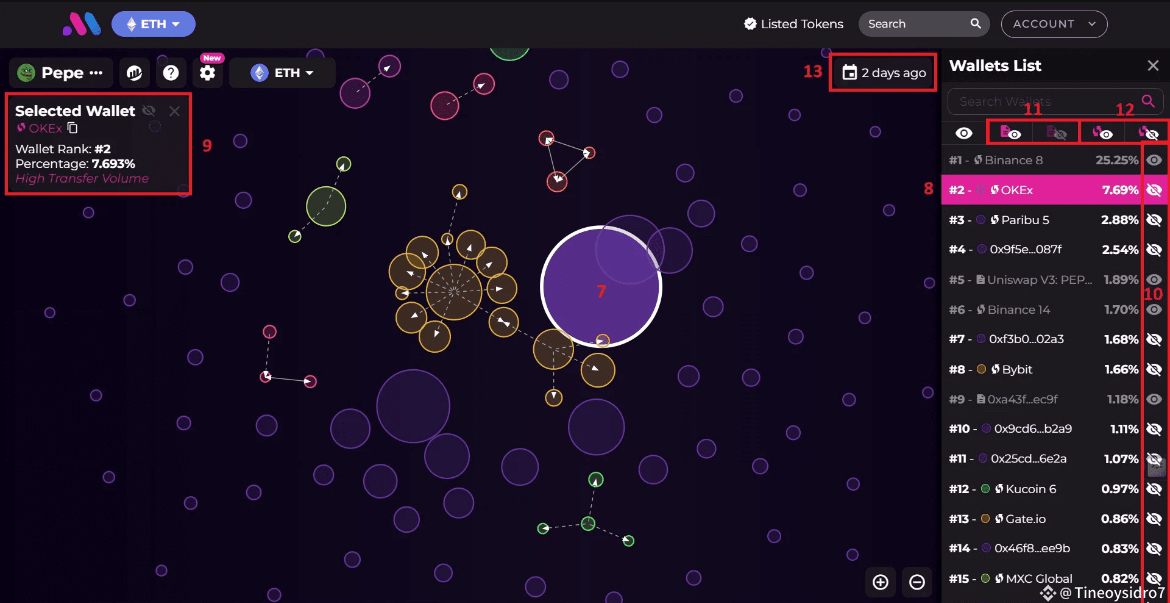Open the Listed Tokens page

(x=794, y=24)
